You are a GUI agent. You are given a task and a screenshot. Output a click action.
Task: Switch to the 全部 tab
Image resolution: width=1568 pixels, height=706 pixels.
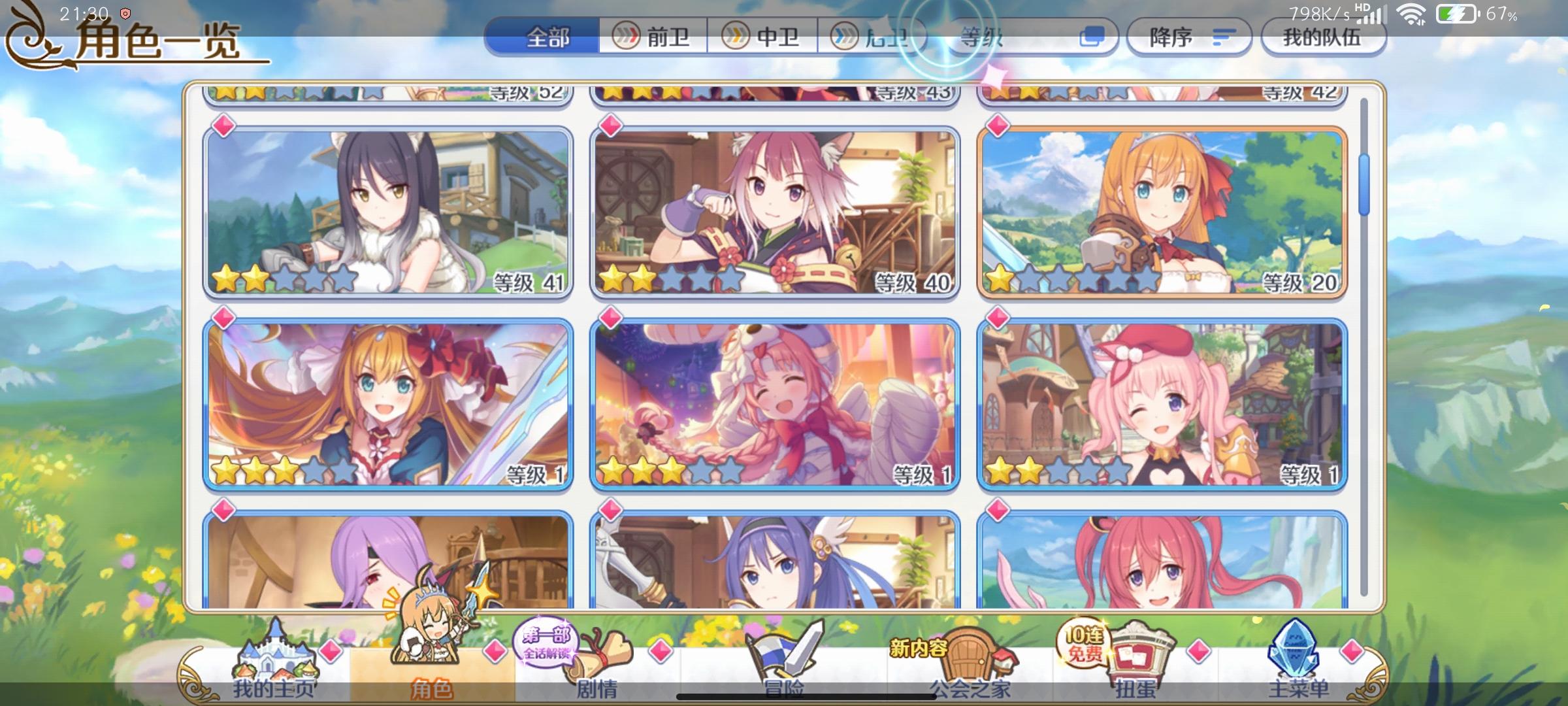click(x=547, y=37)
